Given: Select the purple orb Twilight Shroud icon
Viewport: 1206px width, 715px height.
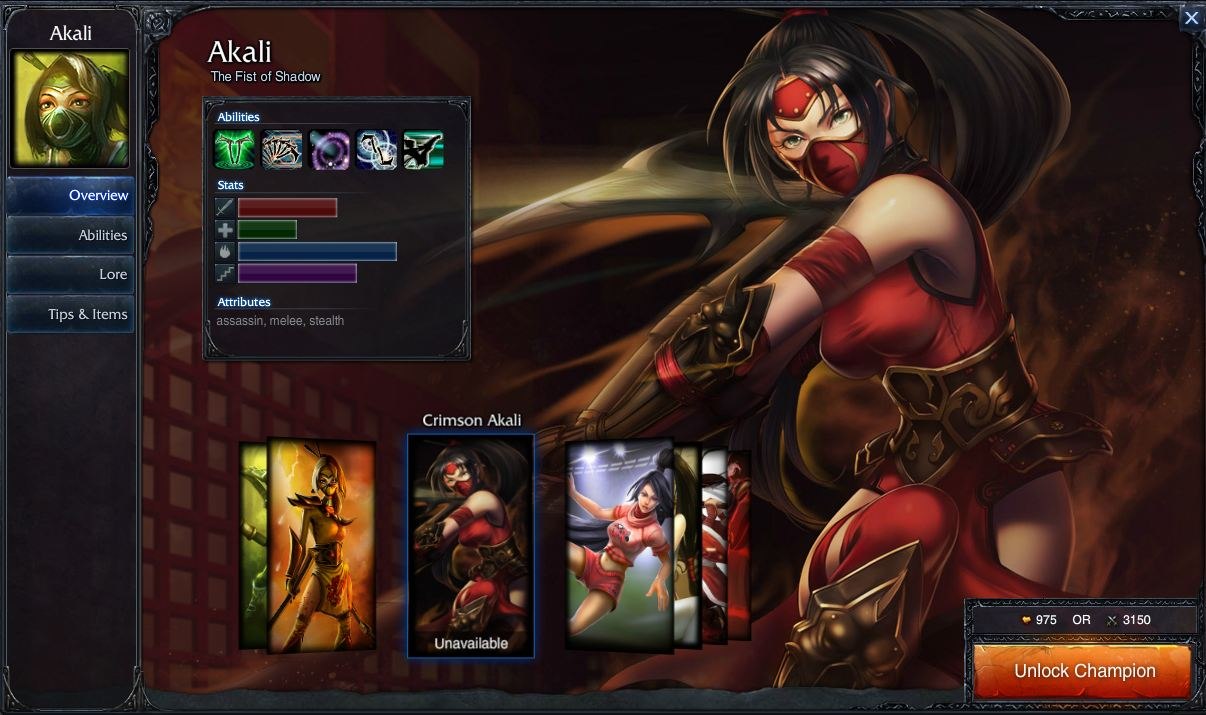Looking at the screenshot, I should click(329, 150).
